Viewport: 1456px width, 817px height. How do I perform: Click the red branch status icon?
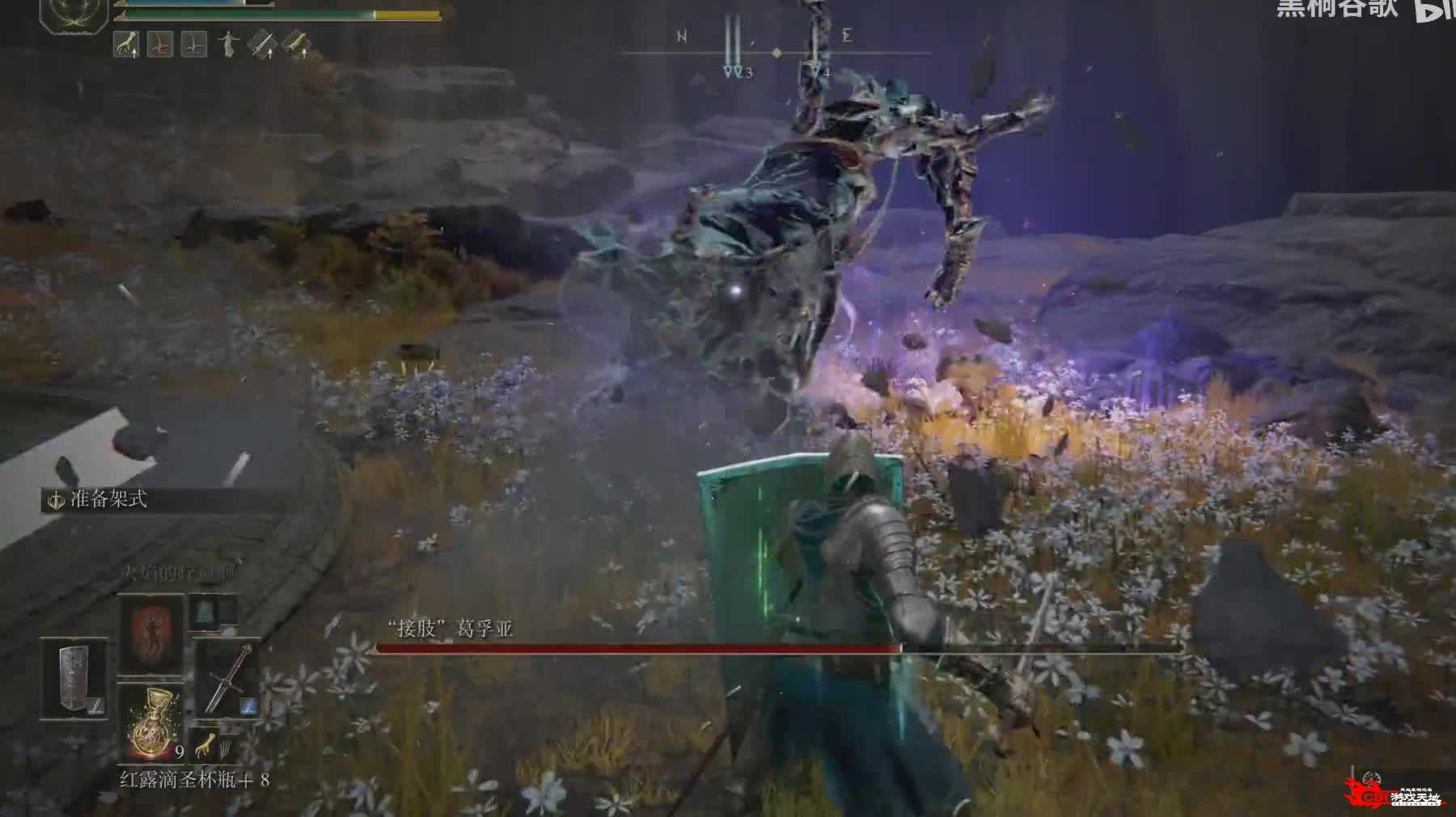[x=159, y=44]
